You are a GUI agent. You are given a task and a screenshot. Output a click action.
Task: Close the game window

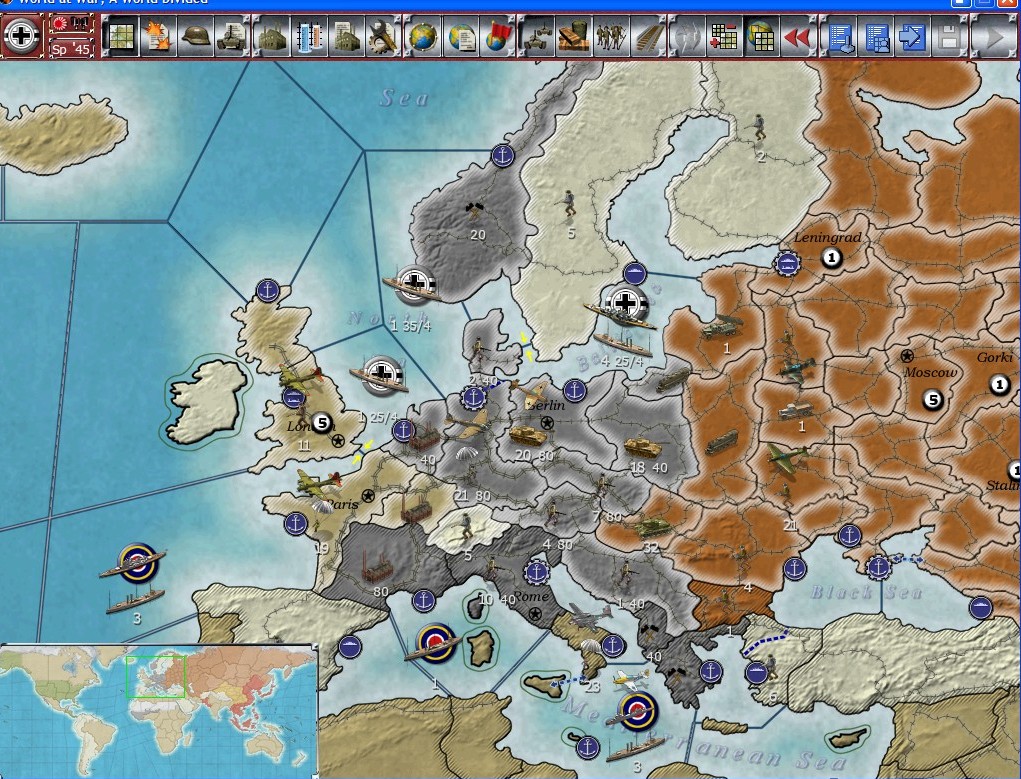[x=1007, y=4]
